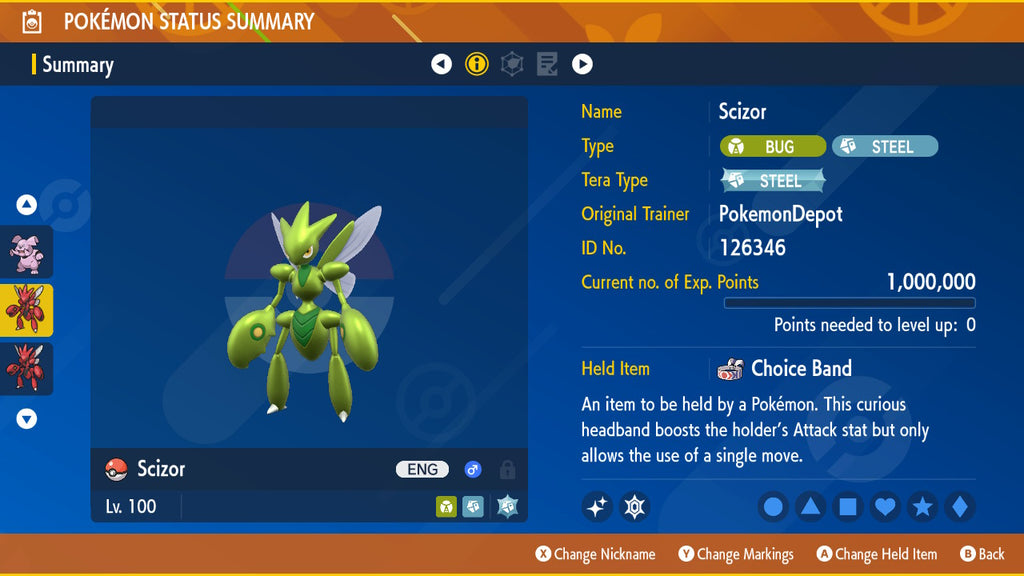1024x576 pixels.
Task: Switch to the stats hexagon tab
Action: tap(512, 65)
